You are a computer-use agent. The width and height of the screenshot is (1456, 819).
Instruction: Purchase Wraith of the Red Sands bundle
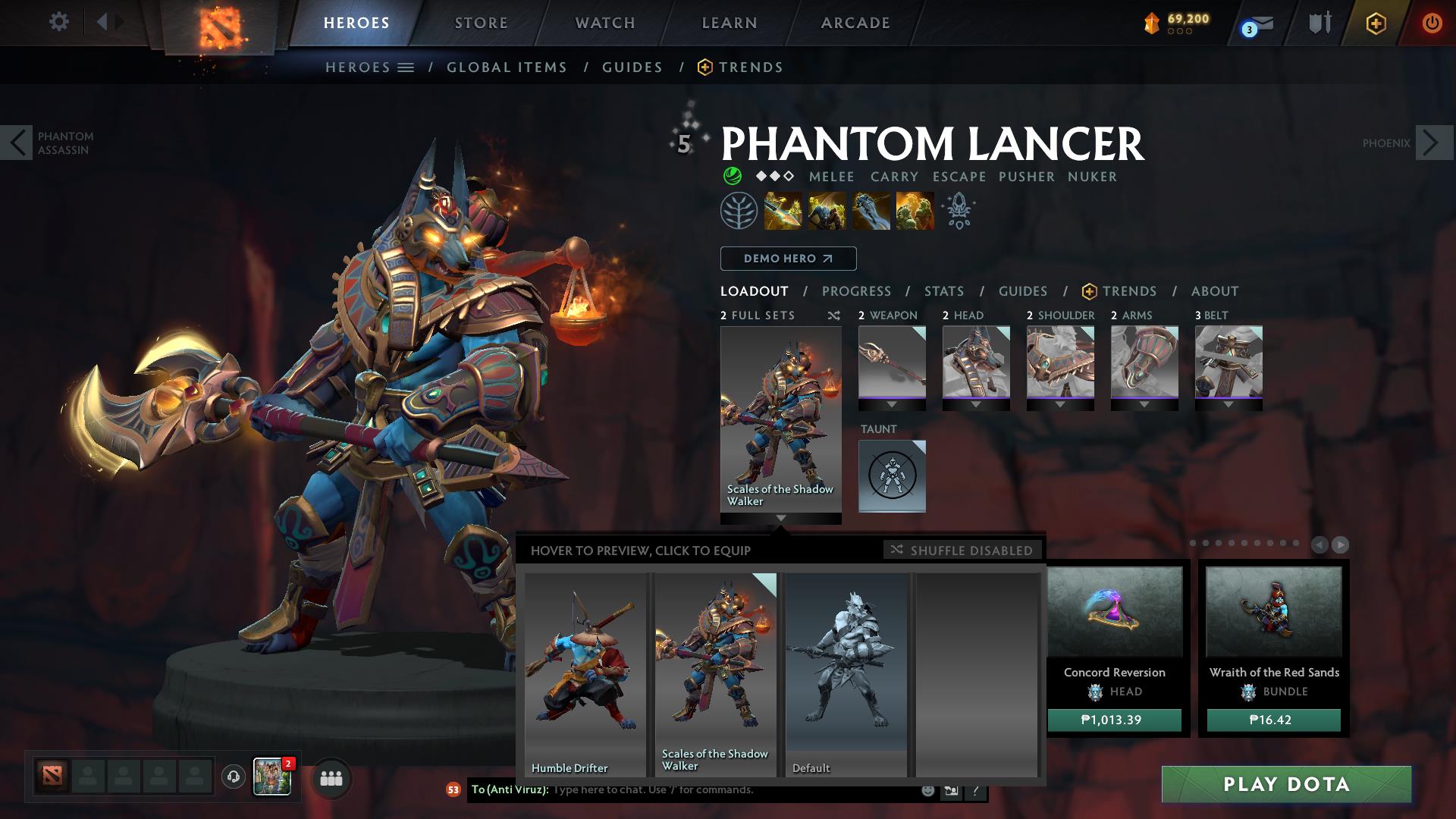pos(1273,720)
